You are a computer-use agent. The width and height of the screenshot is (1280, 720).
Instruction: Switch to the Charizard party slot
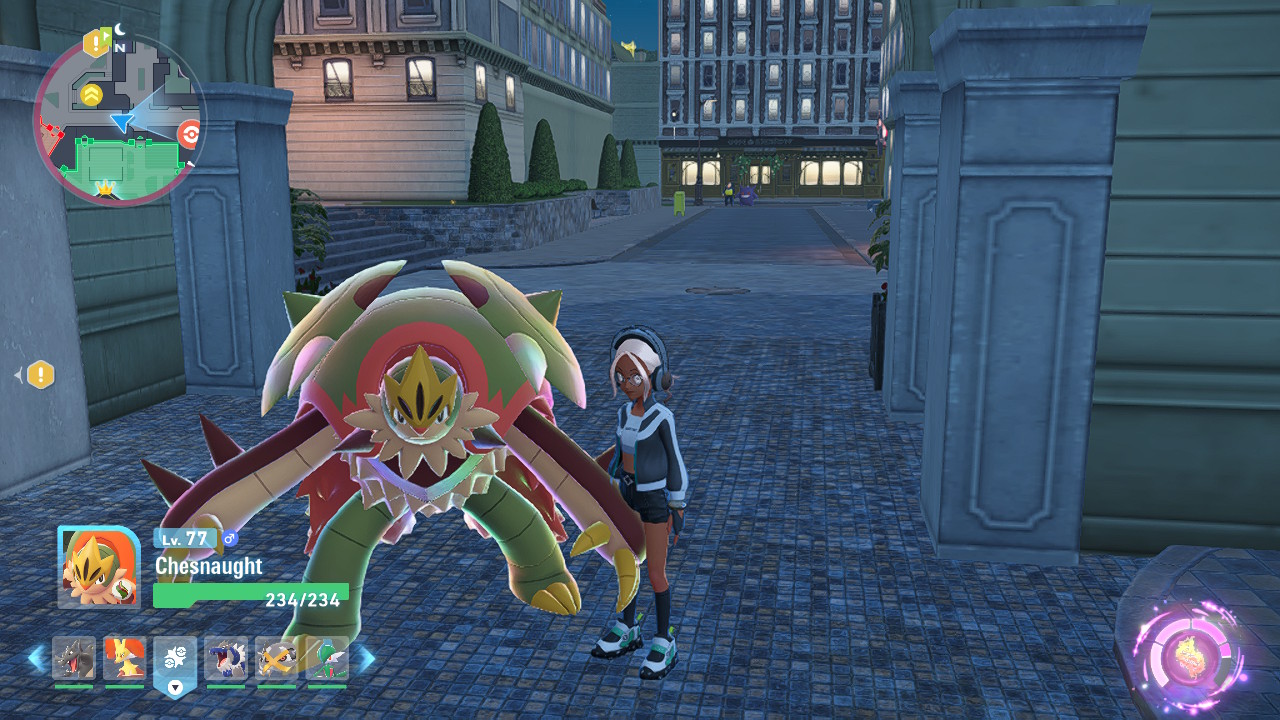[74, 658]
